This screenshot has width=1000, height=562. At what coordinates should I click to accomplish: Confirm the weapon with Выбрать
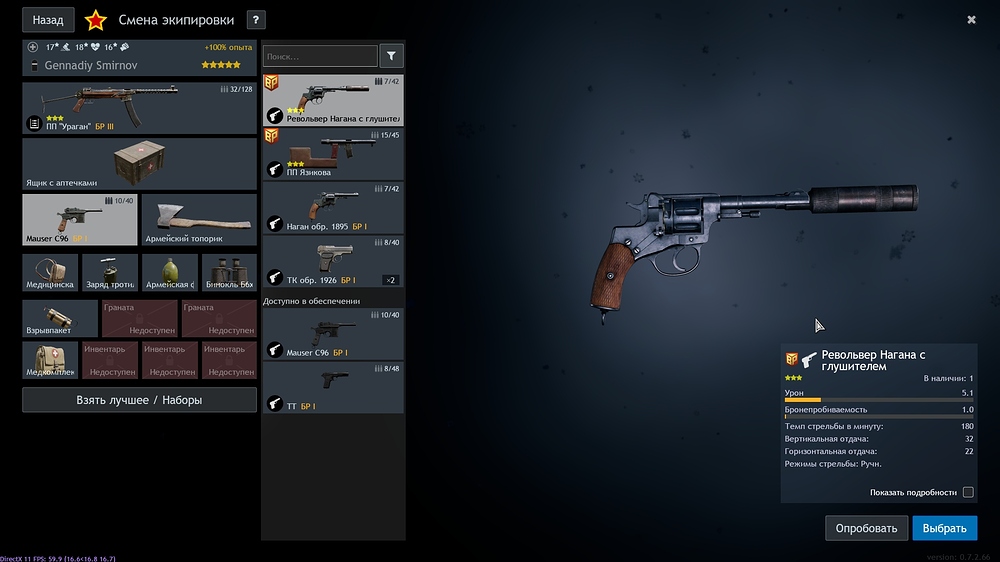tap(944, 528)
